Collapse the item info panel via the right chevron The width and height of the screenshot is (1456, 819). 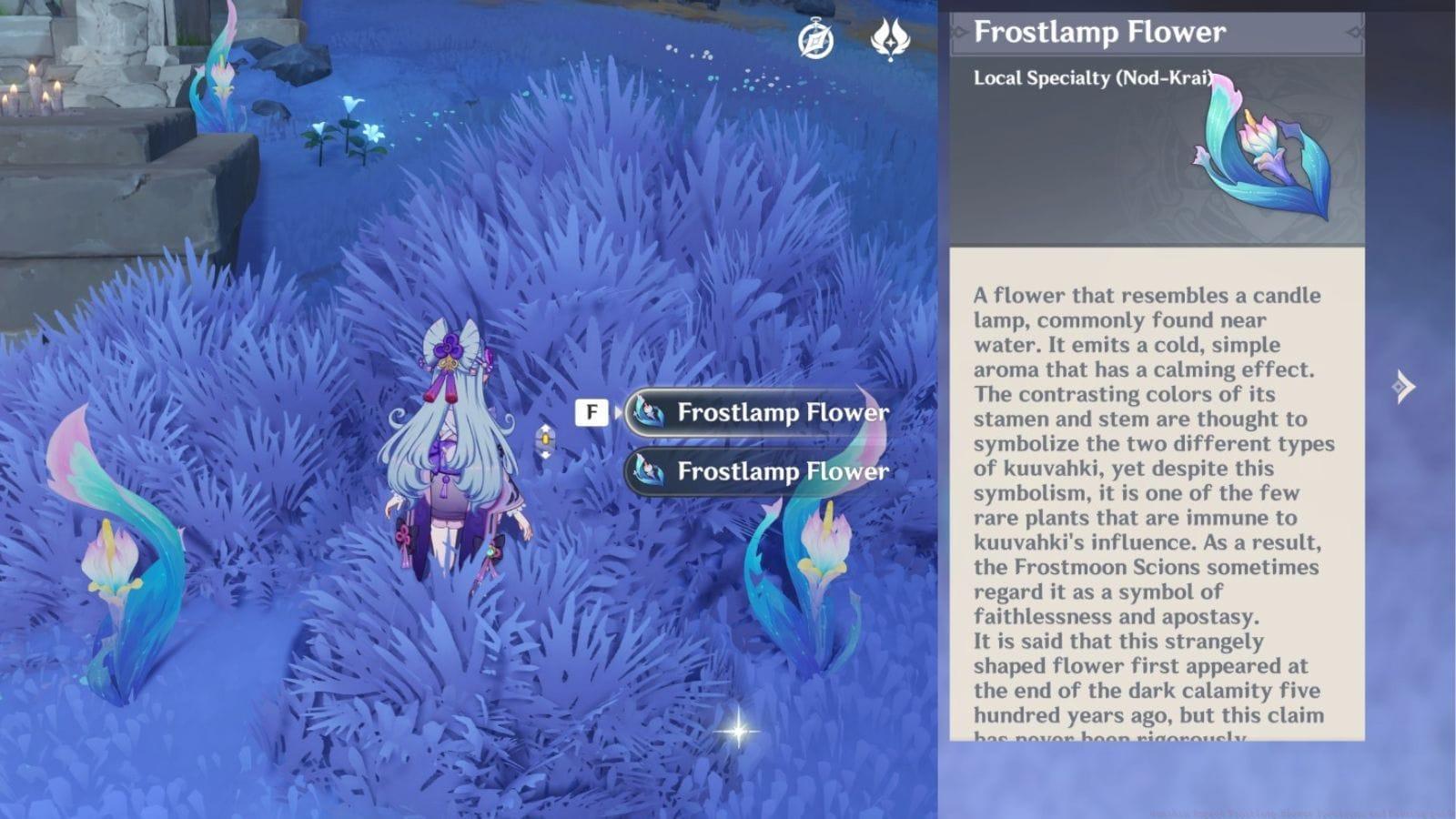pos(1402,385)
